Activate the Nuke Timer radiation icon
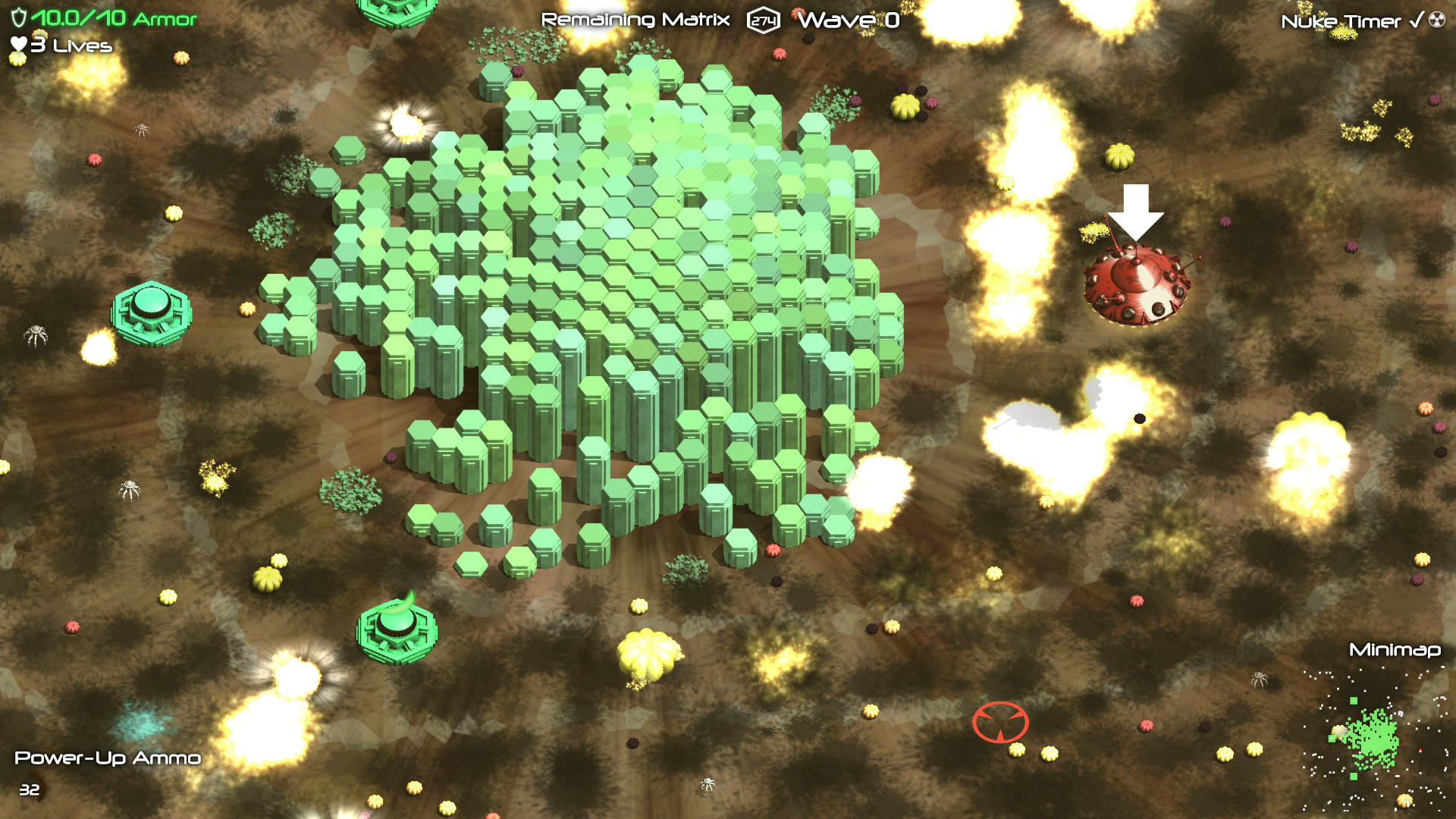1456x819 pixels. point(1436,20)
